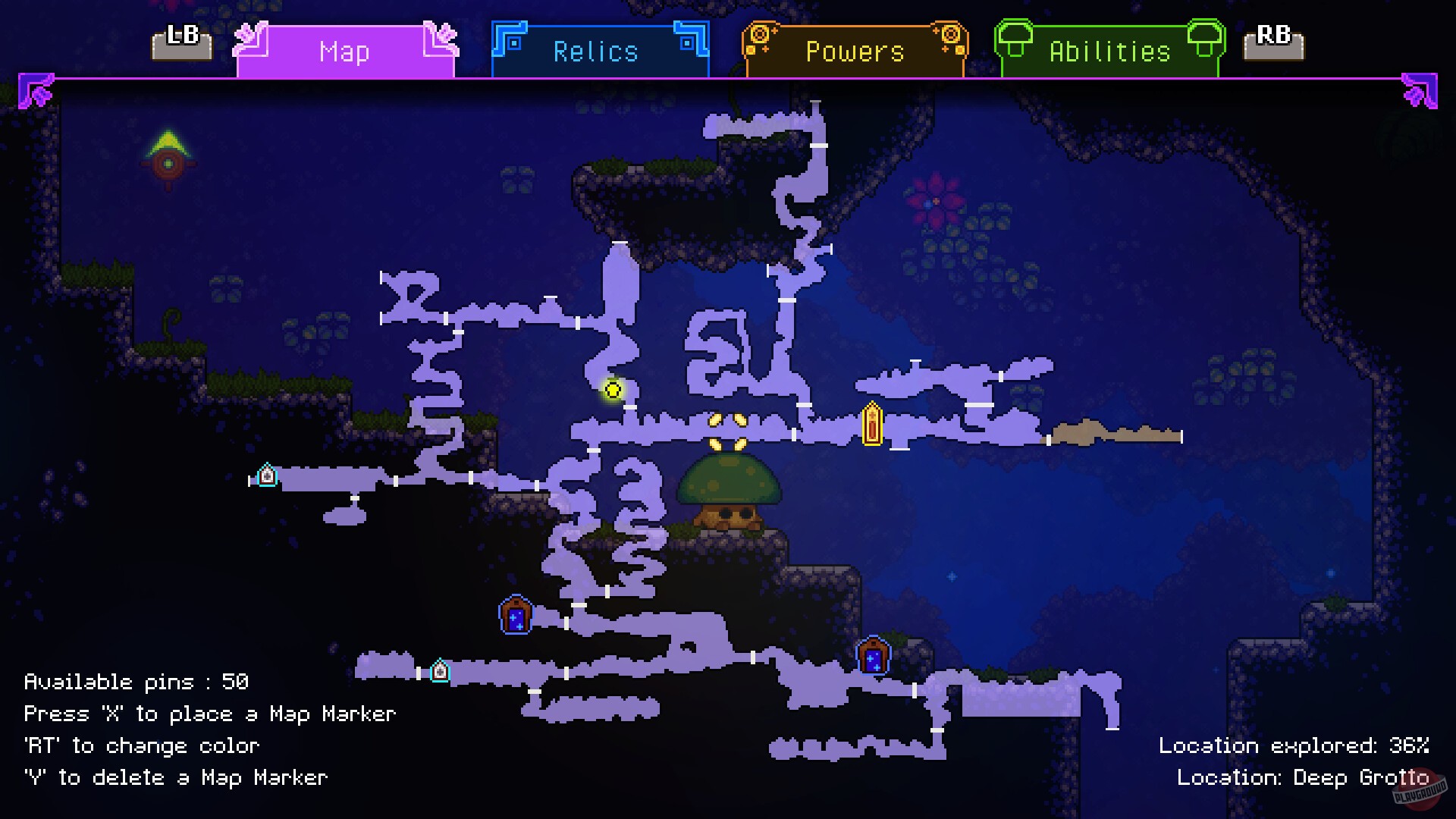Switch to the Powers tab
The width and height of the screenshot is (1456, 819).
(x=854, y=51)
